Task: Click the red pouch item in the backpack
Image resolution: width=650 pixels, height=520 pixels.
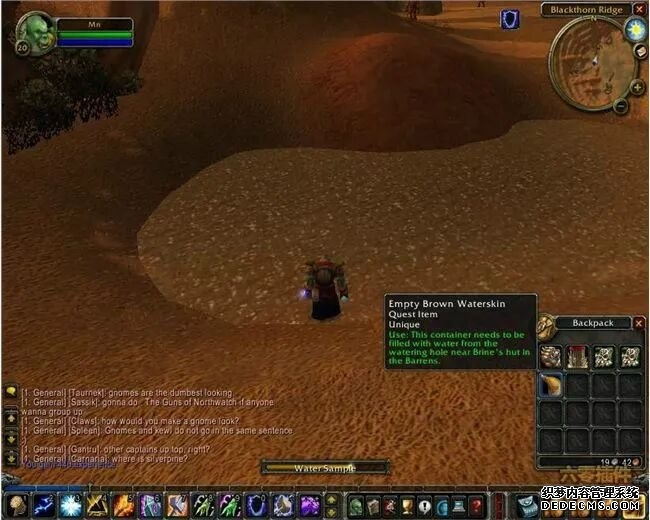Action: point(578,356)
